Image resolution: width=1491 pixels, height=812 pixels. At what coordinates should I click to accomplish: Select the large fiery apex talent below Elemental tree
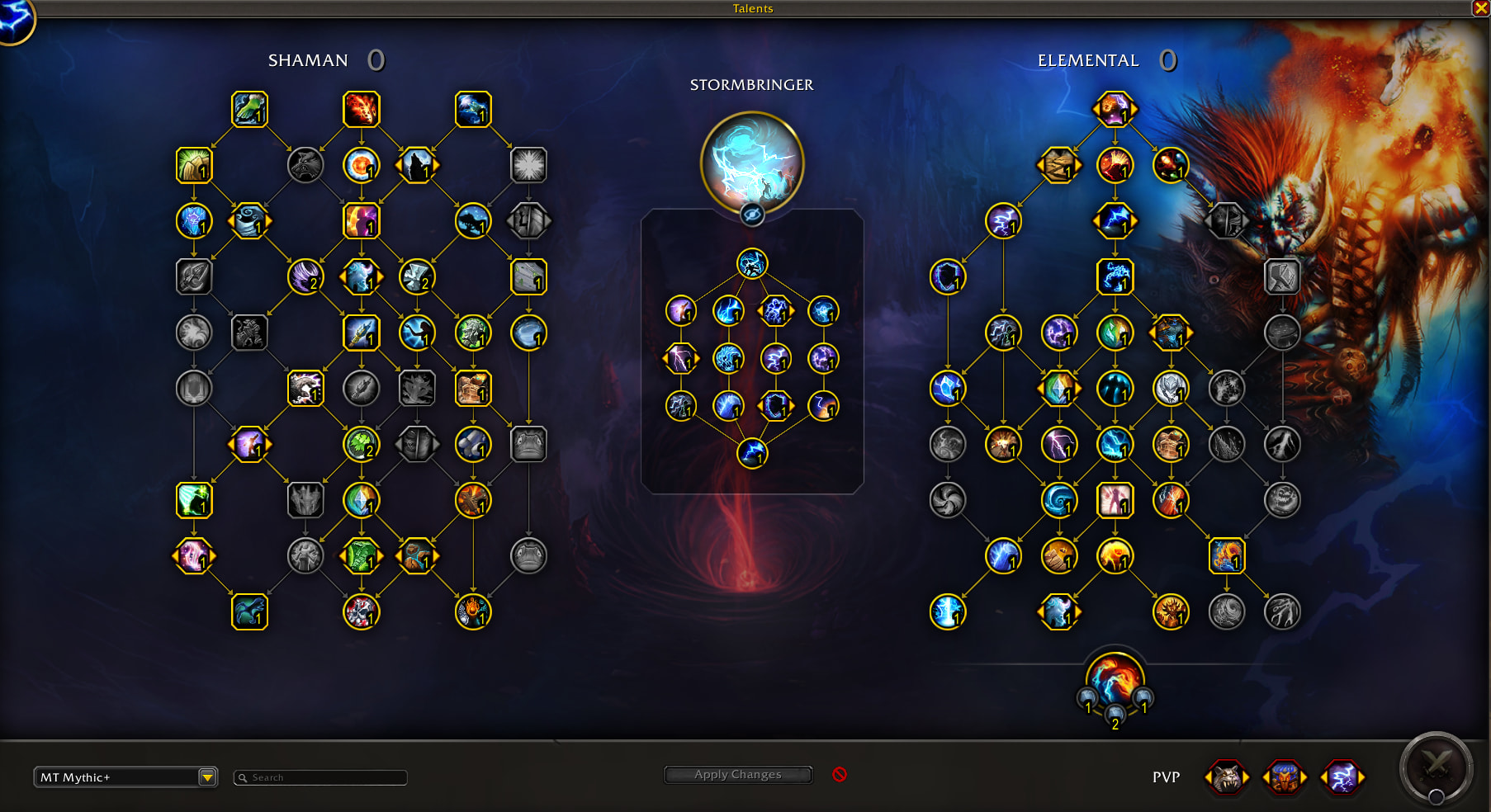[1115, 679]
